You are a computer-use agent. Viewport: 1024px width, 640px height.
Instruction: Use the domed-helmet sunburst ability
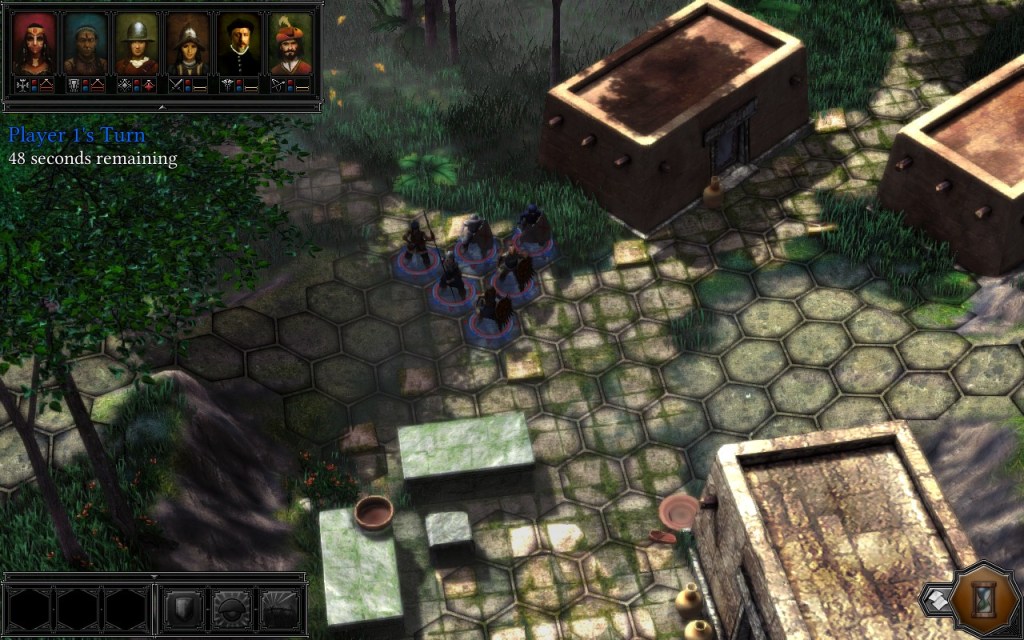pos(233,607)
